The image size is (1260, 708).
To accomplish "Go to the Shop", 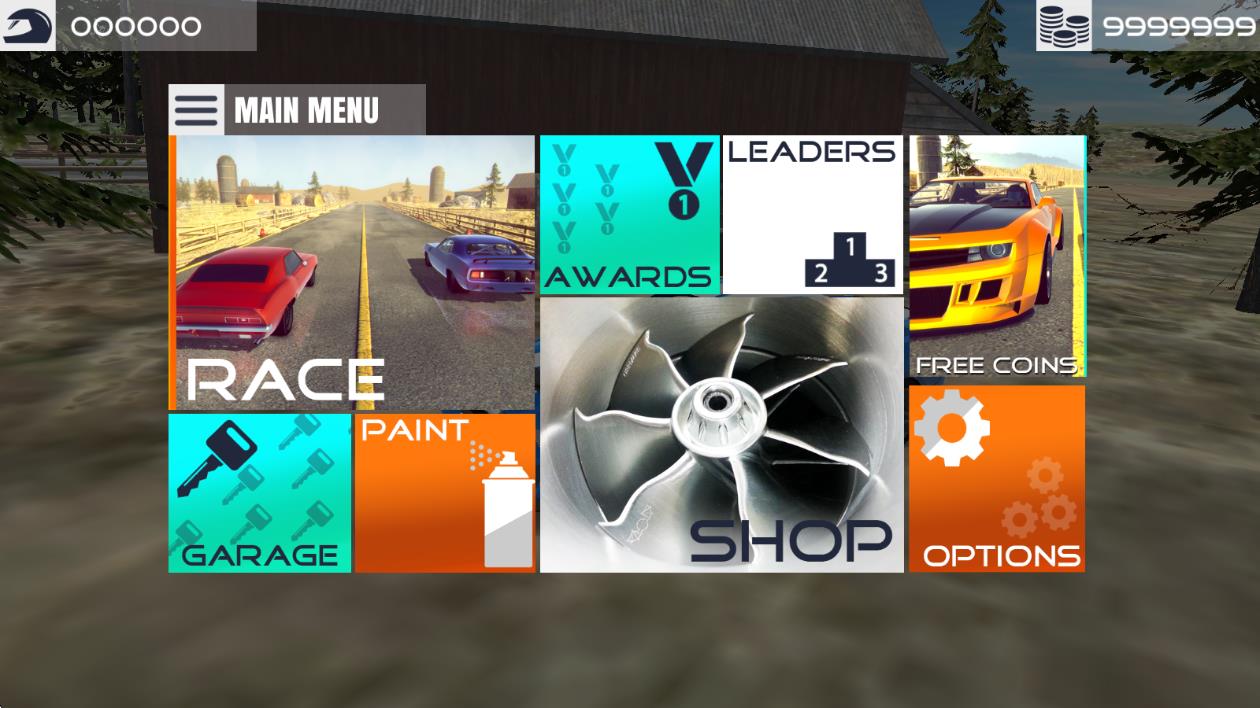I will 721,435.
